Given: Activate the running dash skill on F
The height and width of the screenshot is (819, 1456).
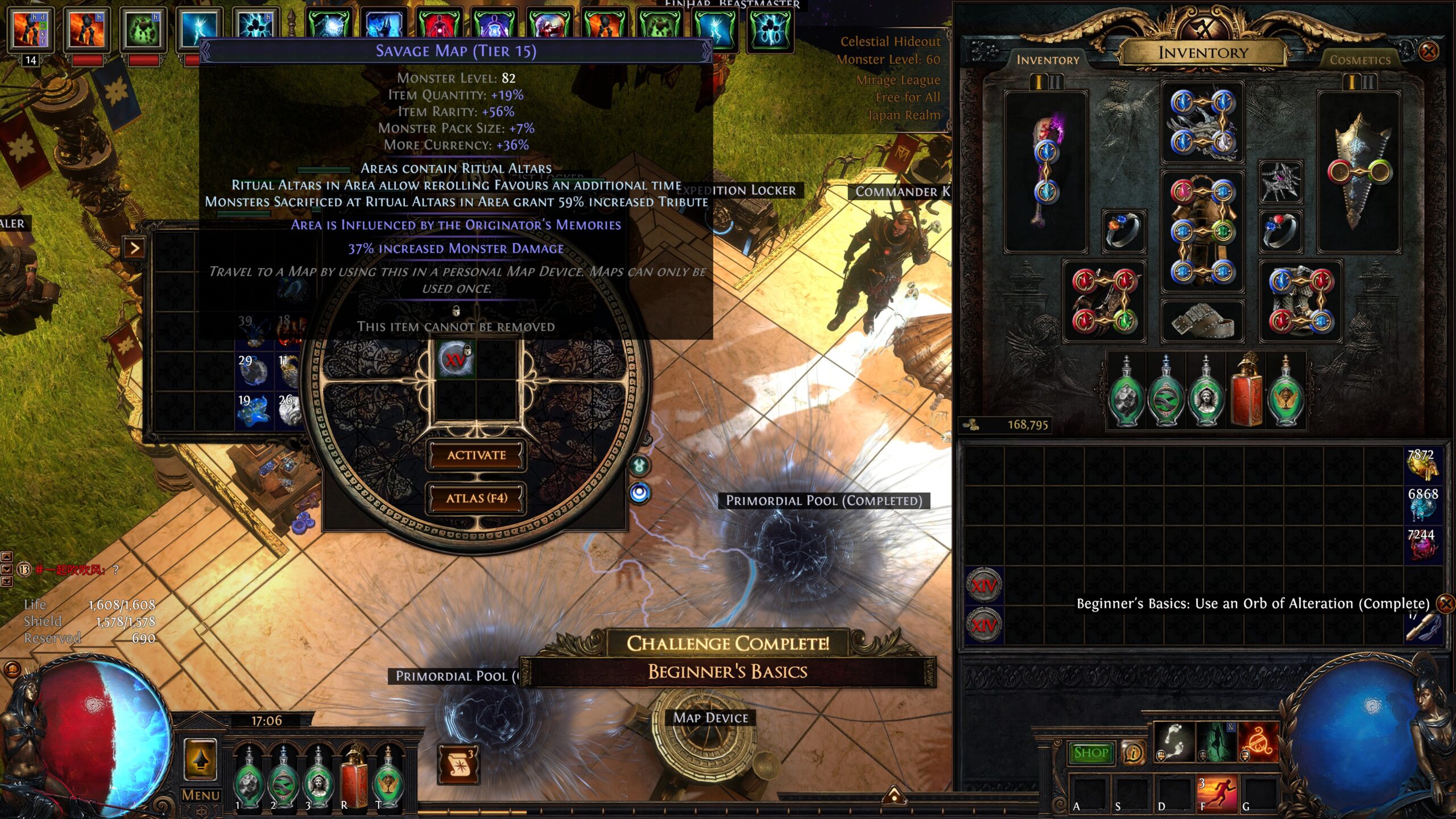Looking at the screenshot, I should click(1219, 794).
